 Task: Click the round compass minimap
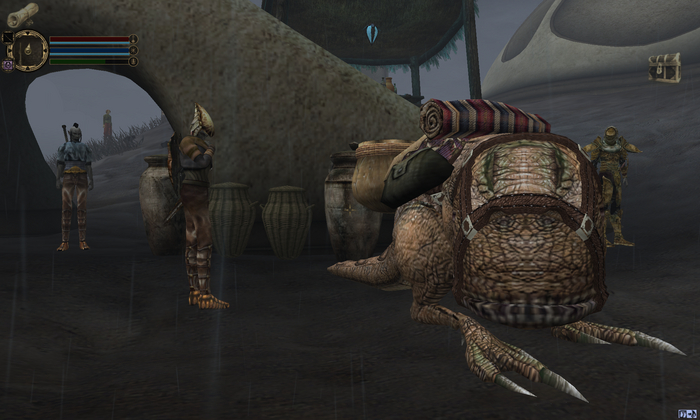pos(29,49)
